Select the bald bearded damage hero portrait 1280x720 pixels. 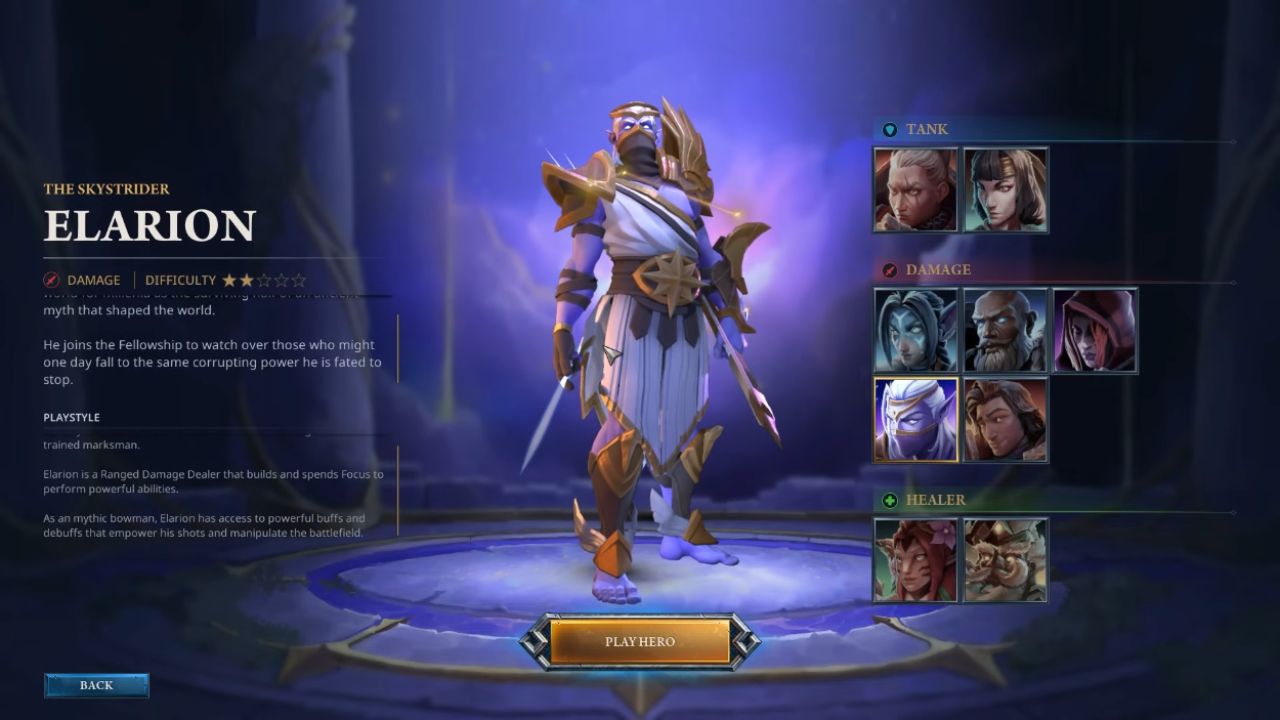coord(1005,330)
